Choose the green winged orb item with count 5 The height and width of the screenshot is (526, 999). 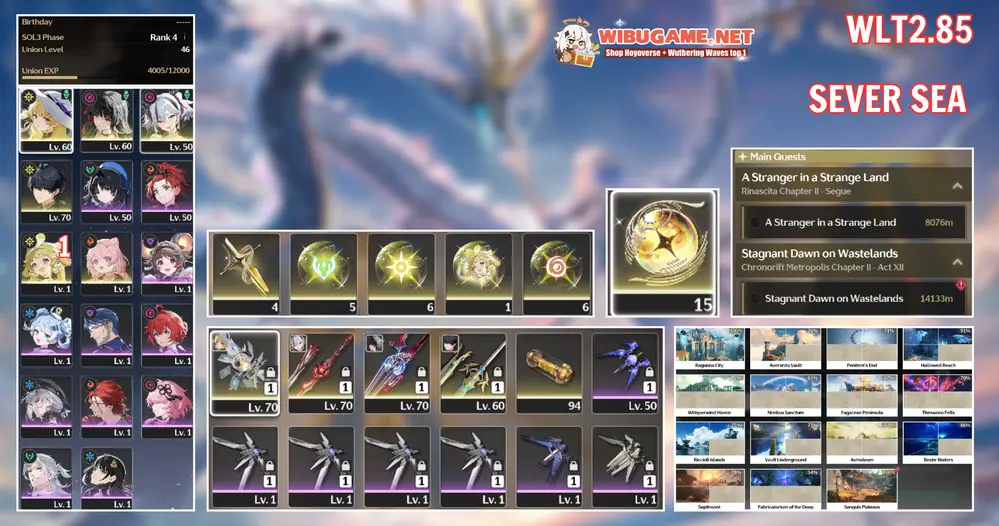(324, 272)
